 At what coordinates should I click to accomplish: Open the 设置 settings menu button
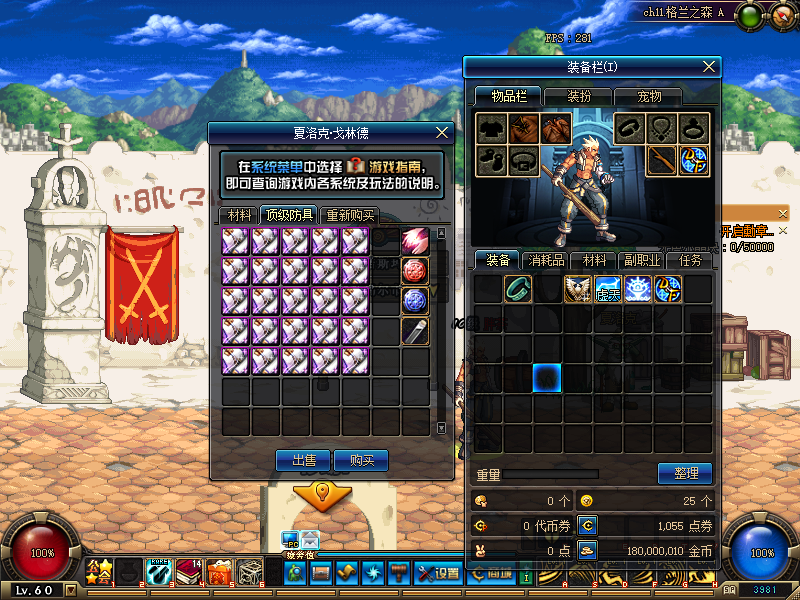[x=438, y=573]
